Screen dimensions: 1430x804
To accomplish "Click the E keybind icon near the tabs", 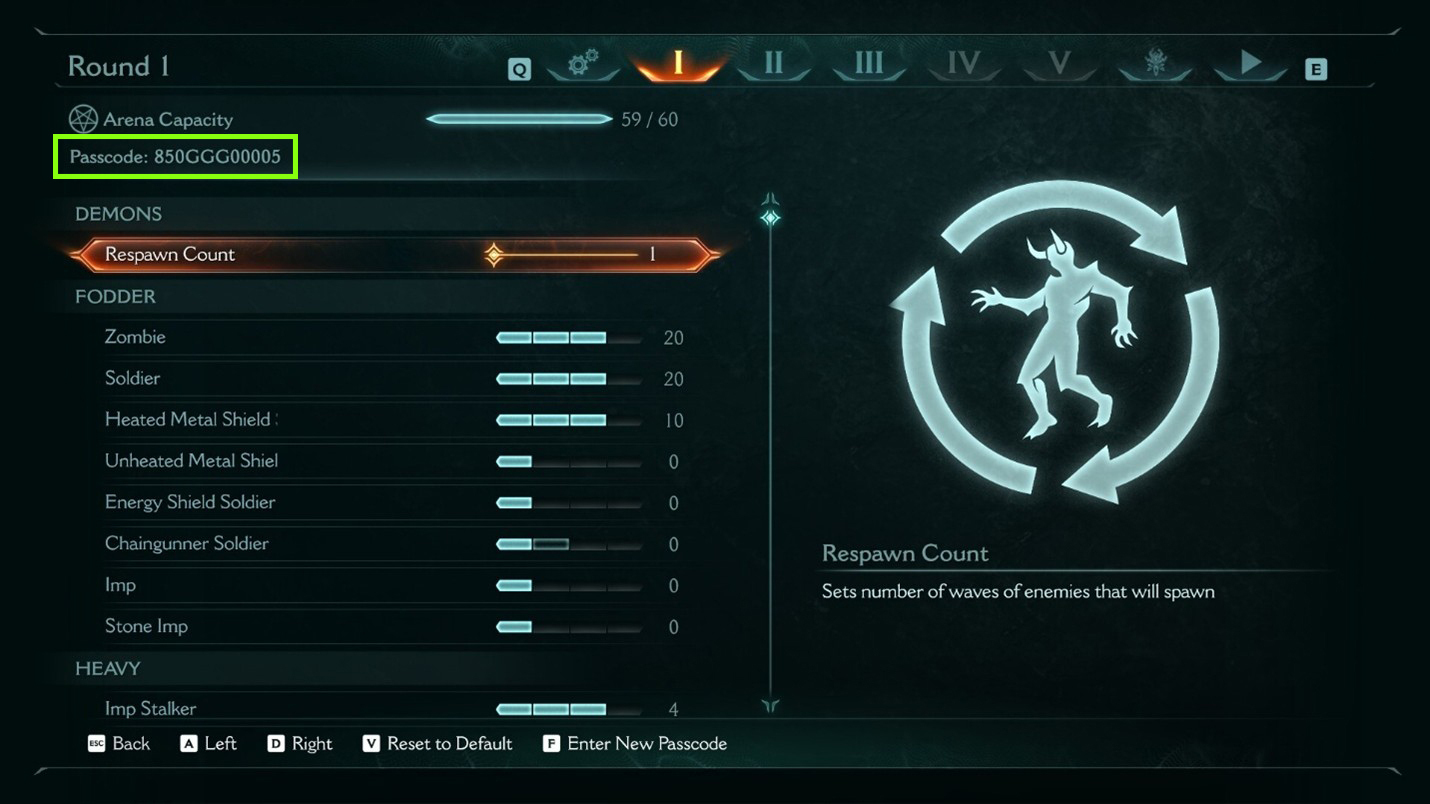I will click(x=1316, y=70).
